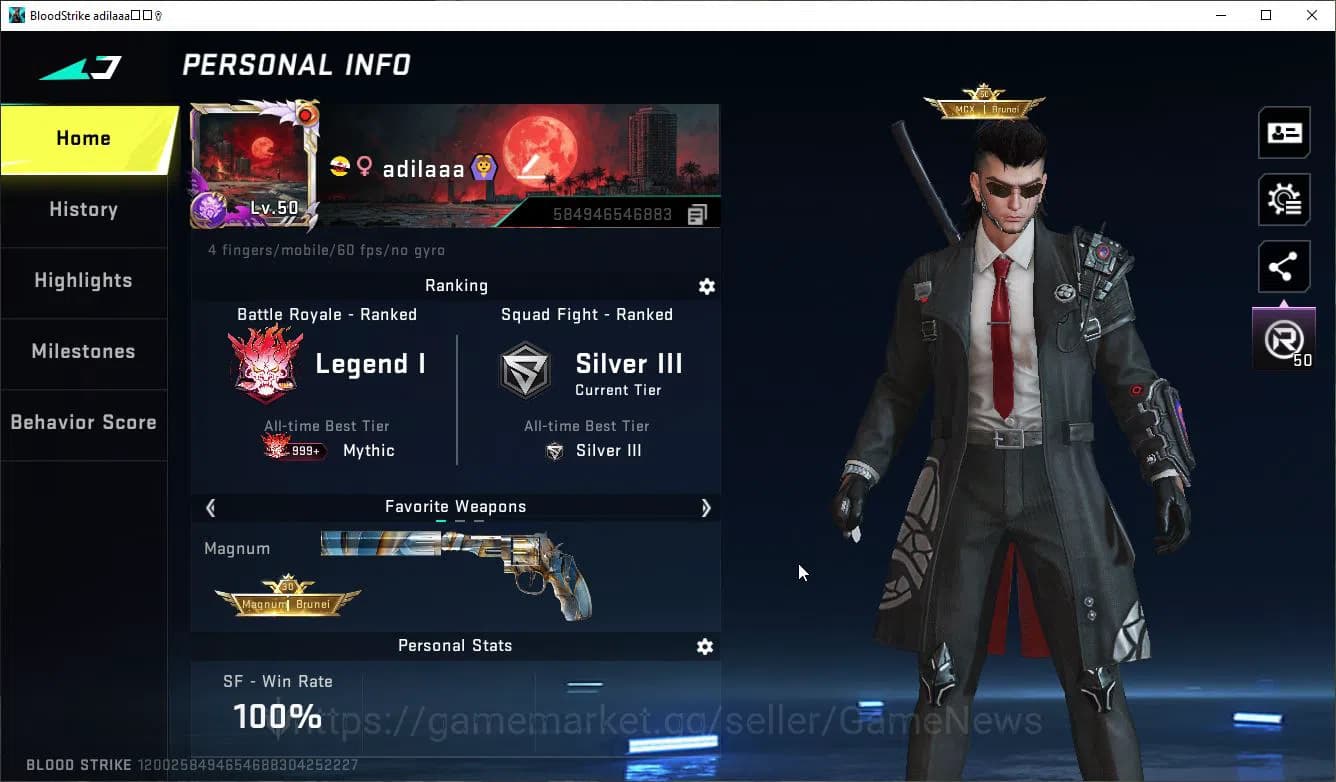
Task: Open the Highlights tab
Action: click(83, 281)
